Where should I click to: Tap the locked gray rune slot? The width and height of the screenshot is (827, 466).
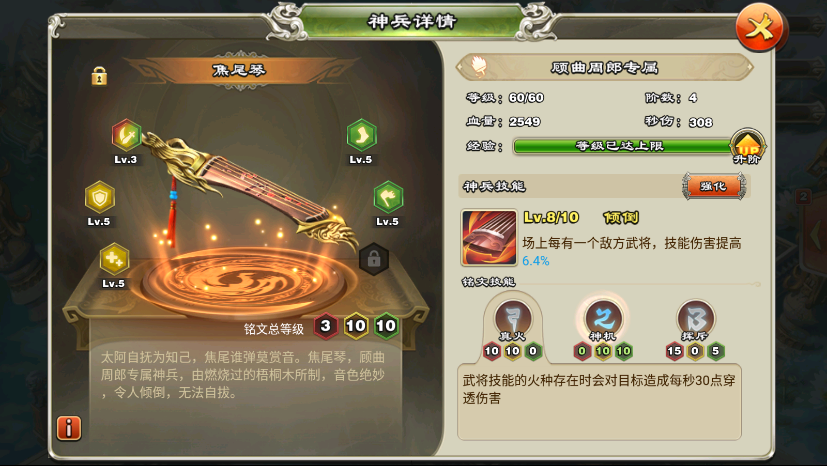[x=373, y=259]
